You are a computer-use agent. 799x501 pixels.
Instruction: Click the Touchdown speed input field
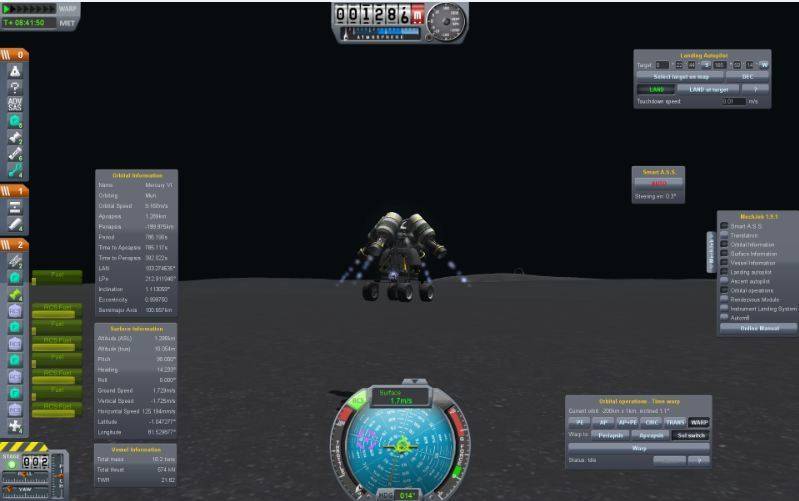tap(733, 101)
